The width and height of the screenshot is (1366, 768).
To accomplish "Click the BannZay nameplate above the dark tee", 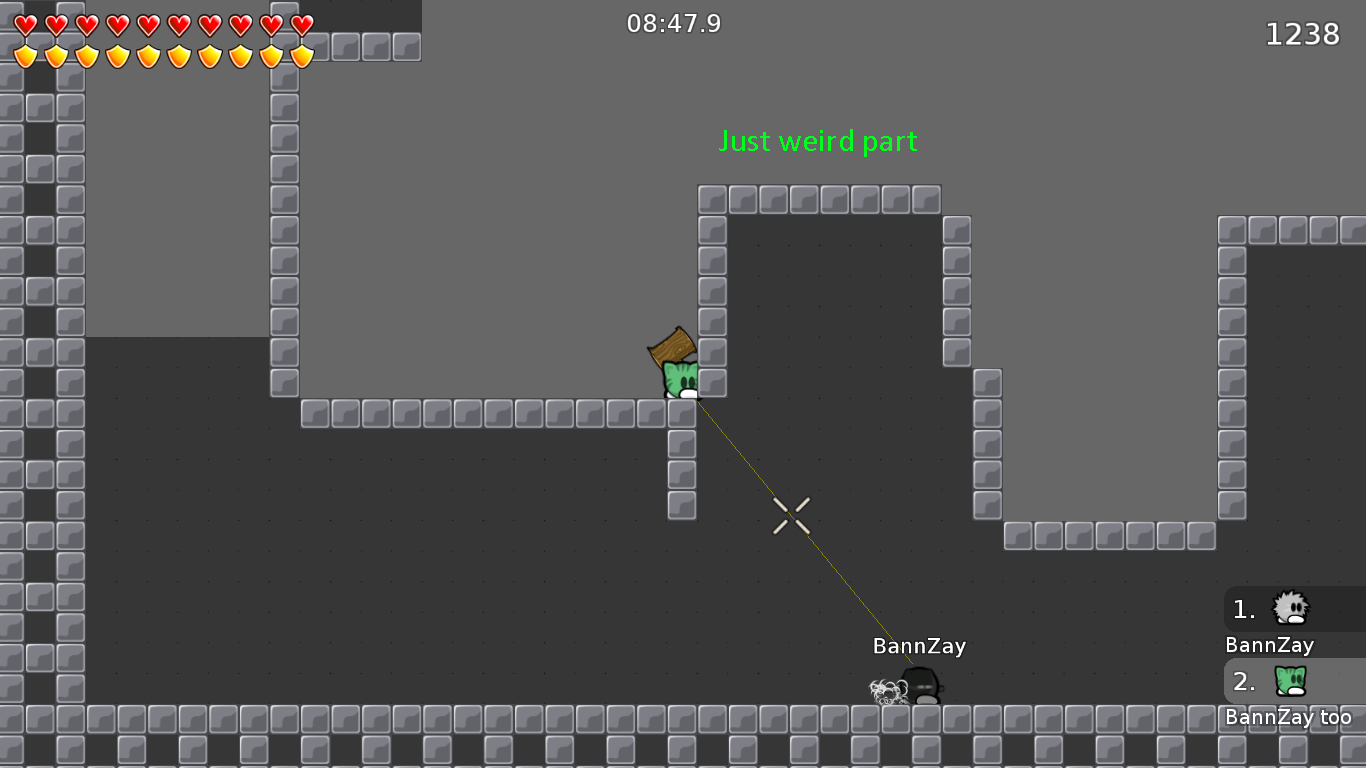I will pyautogui.click(x=917, y=646).
